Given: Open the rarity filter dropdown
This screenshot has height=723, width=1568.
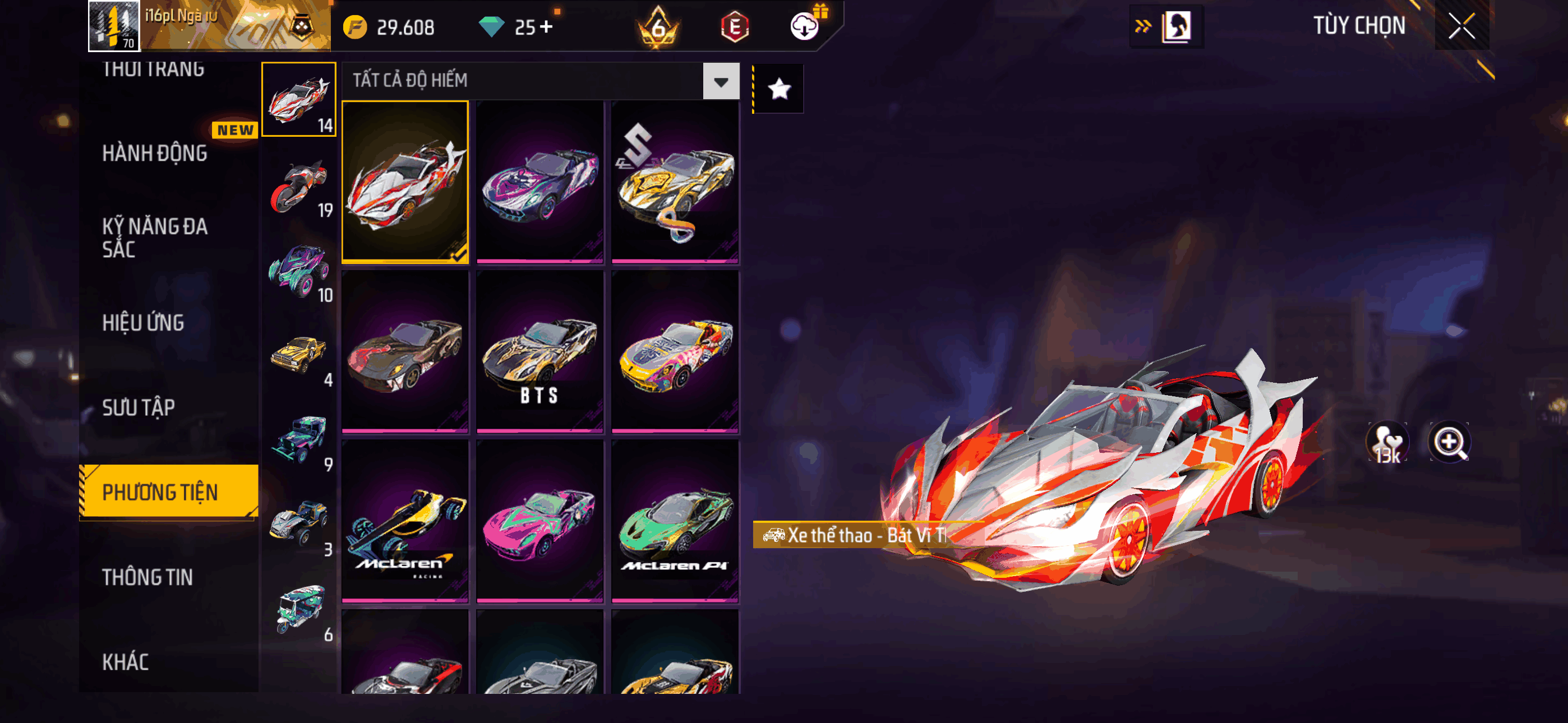Looking at the screenshot, I should tap(721, 81).
